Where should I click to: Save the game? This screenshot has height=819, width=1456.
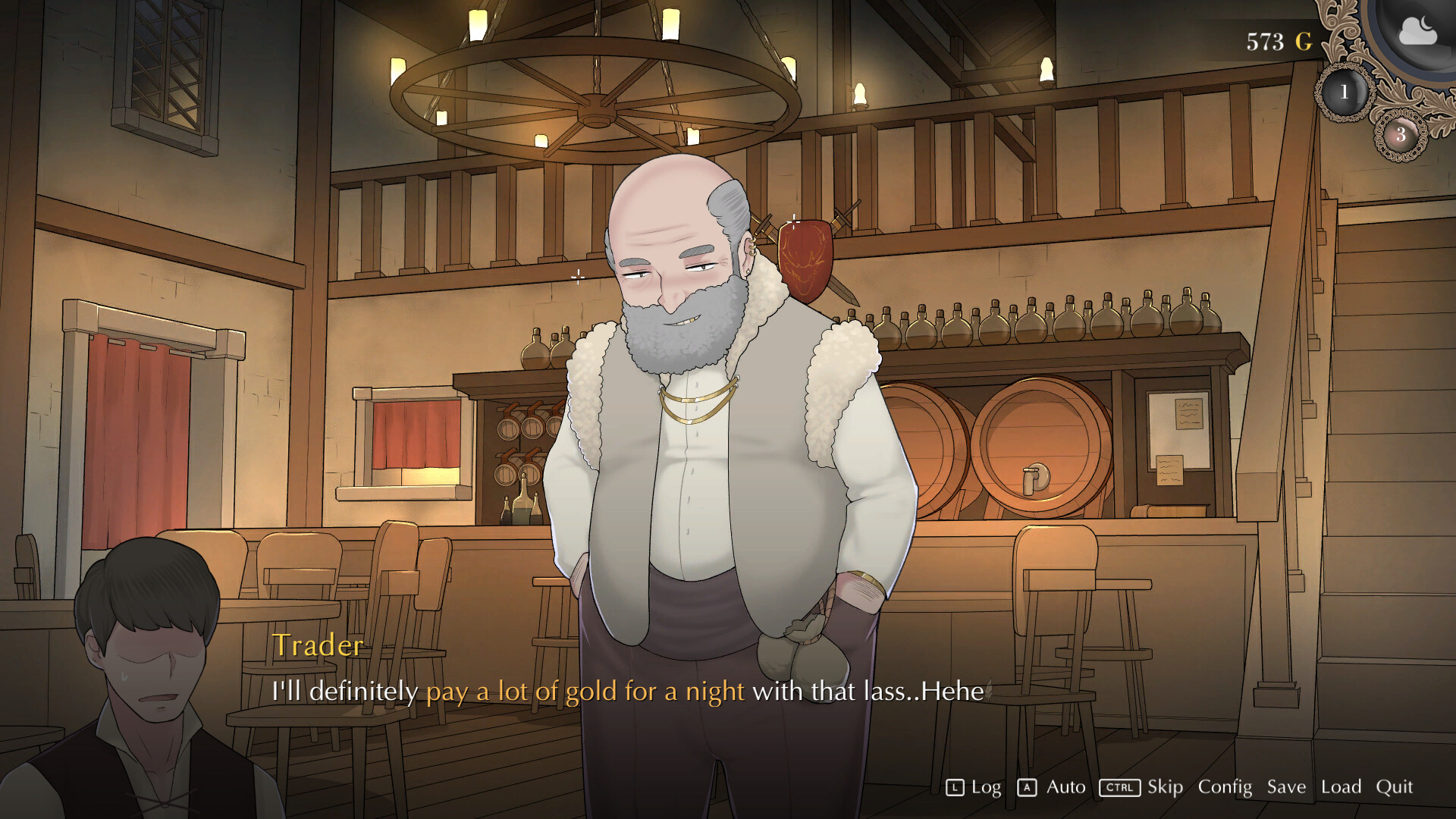[1286, 787]
